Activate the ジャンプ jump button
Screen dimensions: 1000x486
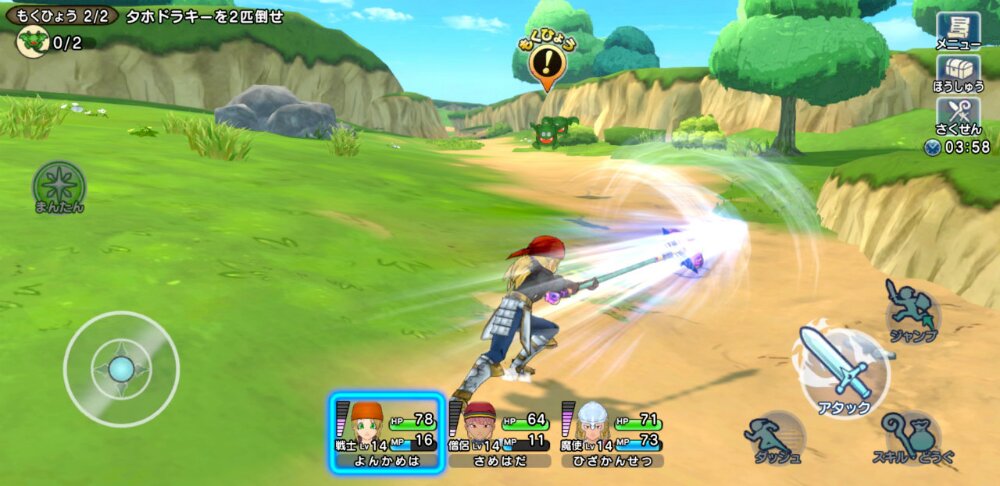[911, 310]
